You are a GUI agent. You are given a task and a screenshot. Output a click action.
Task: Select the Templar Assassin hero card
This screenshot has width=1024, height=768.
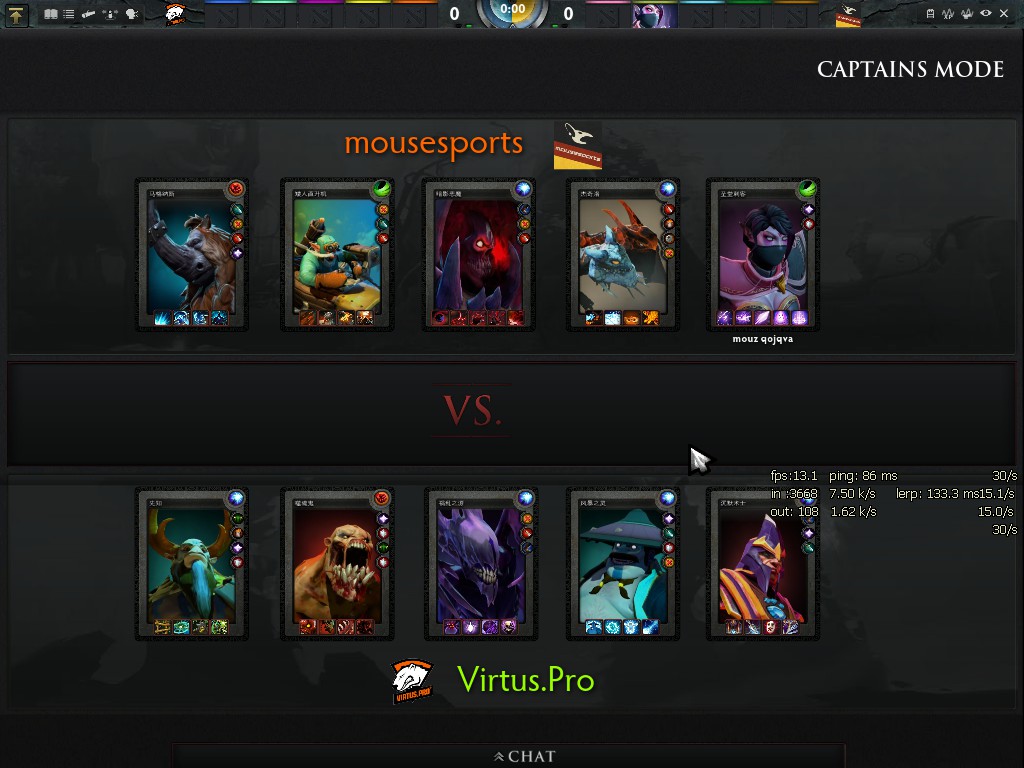pyautogui.click(x=763, y=255)
